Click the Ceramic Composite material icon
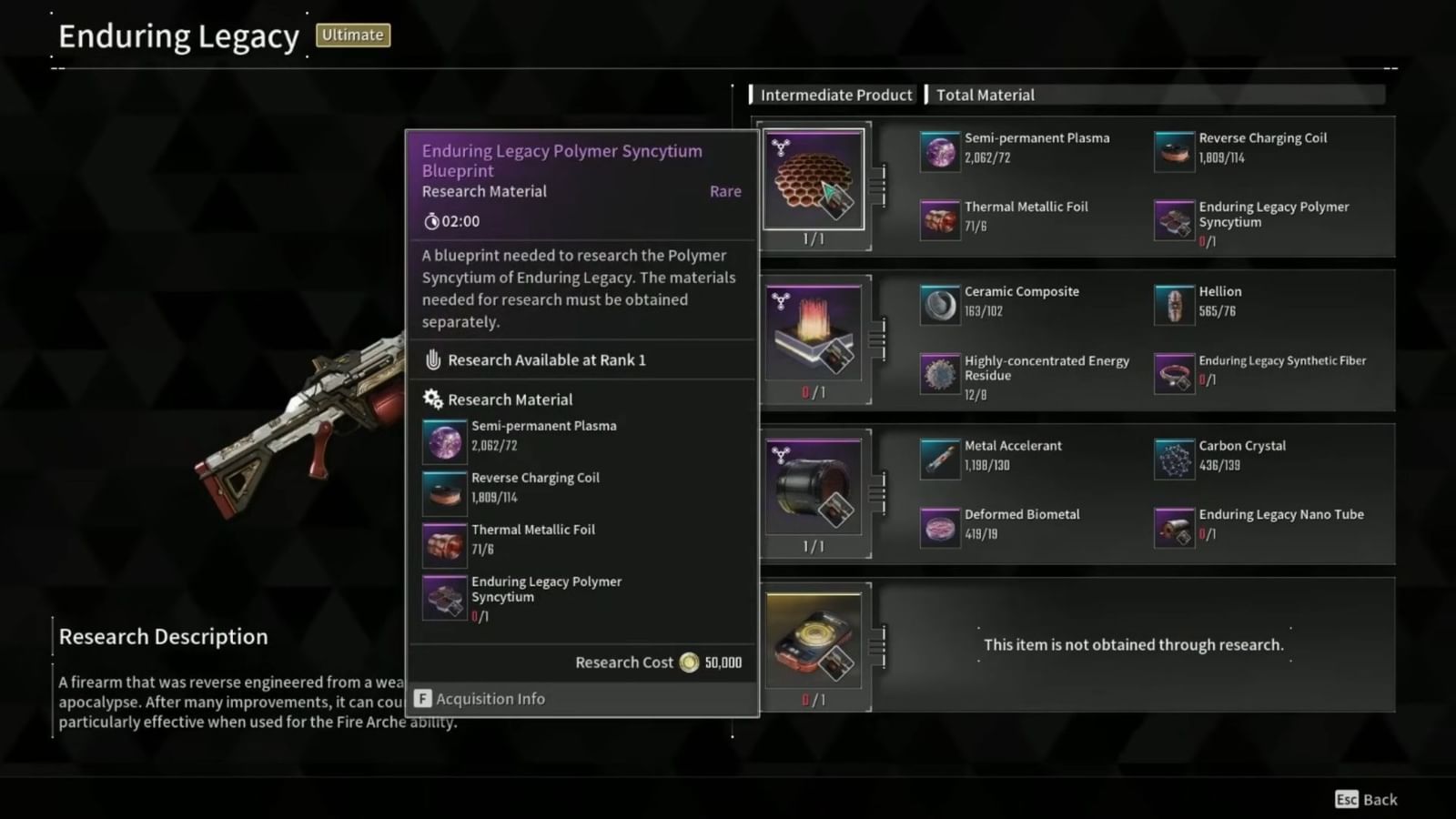 tap(939, 303)
